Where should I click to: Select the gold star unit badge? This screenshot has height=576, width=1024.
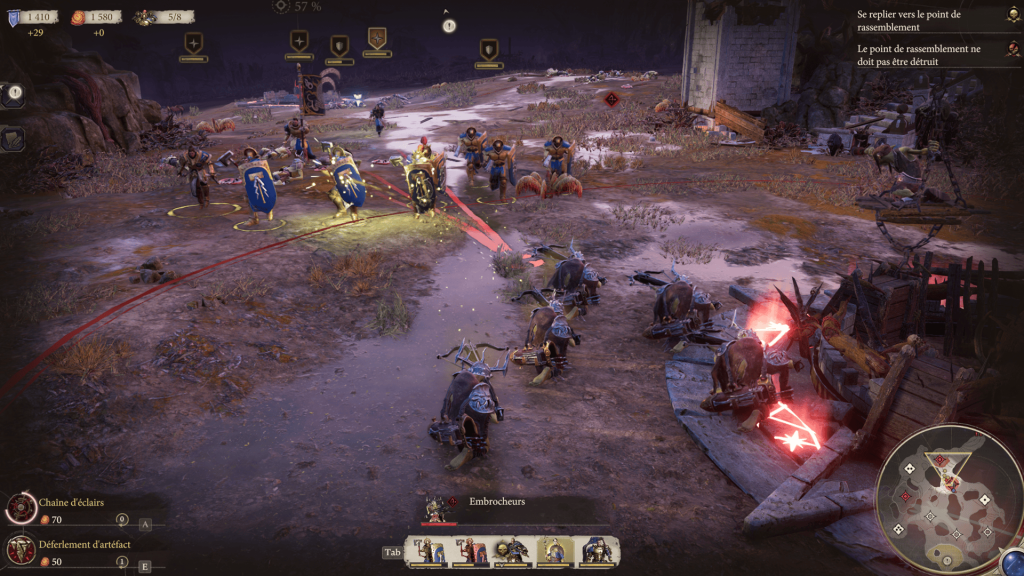[377, 38]
